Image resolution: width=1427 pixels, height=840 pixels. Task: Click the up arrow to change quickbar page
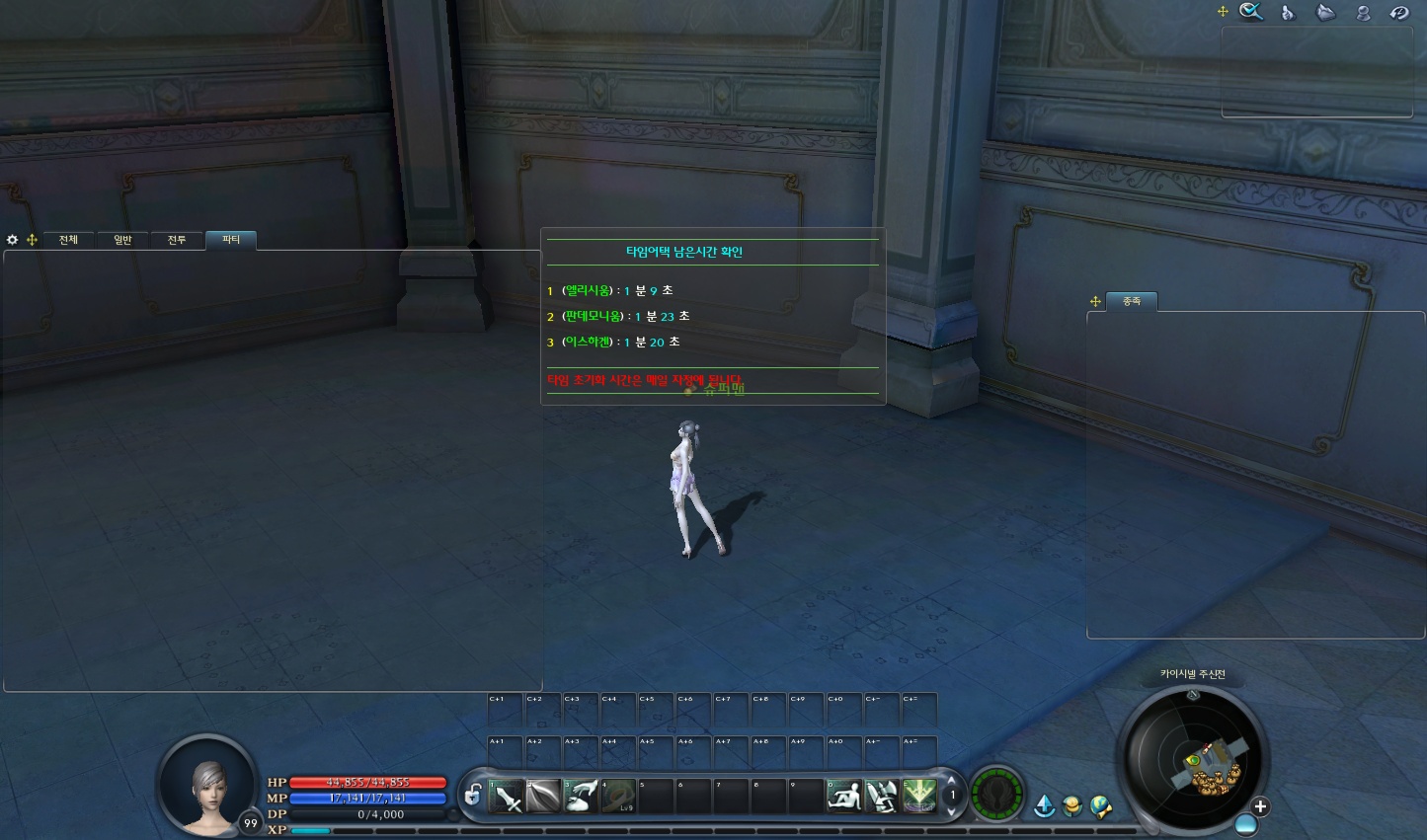[951, 781]
